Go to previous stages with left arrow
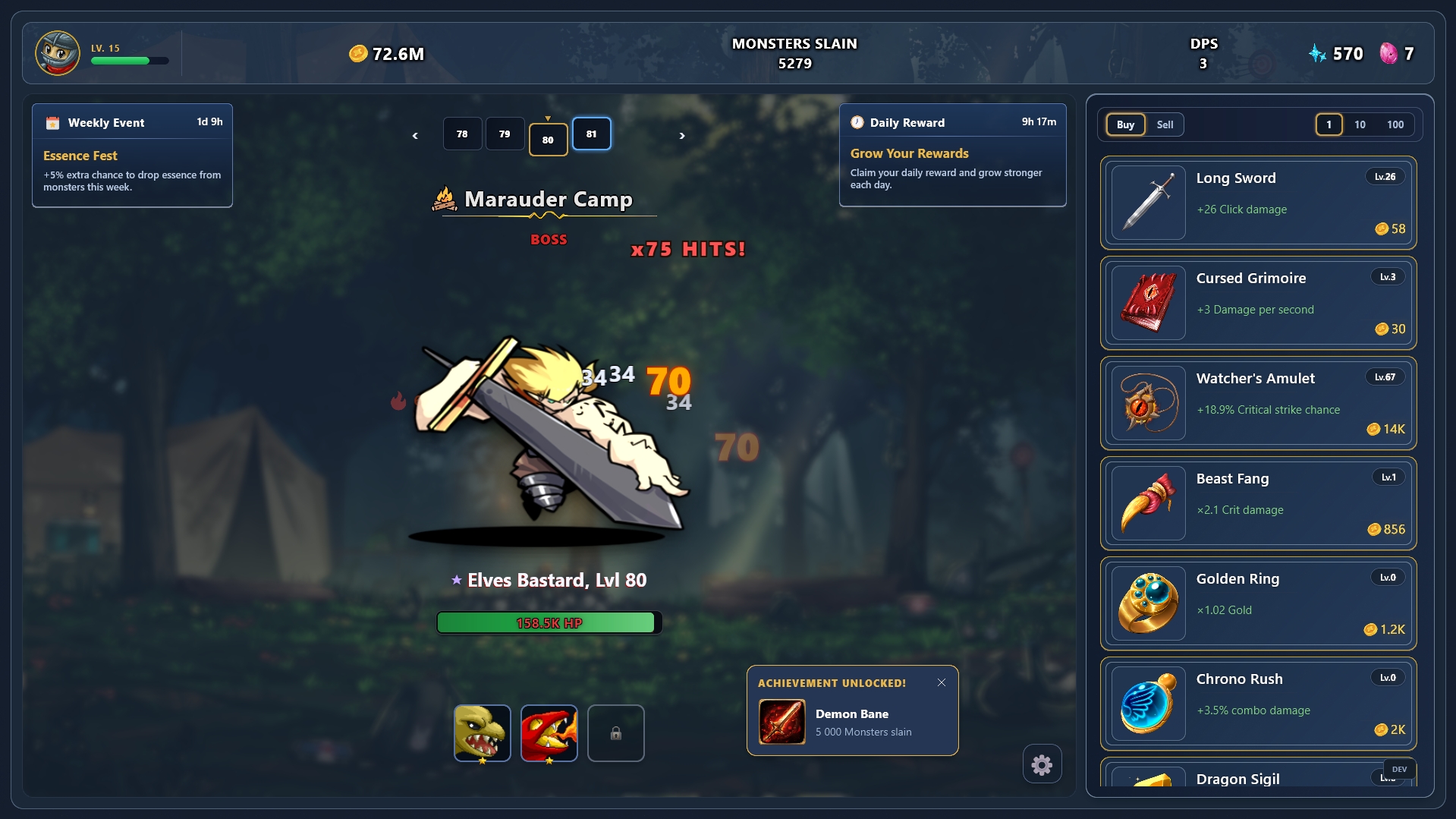This screenshot has width=1456, height=819. point(415,136)
